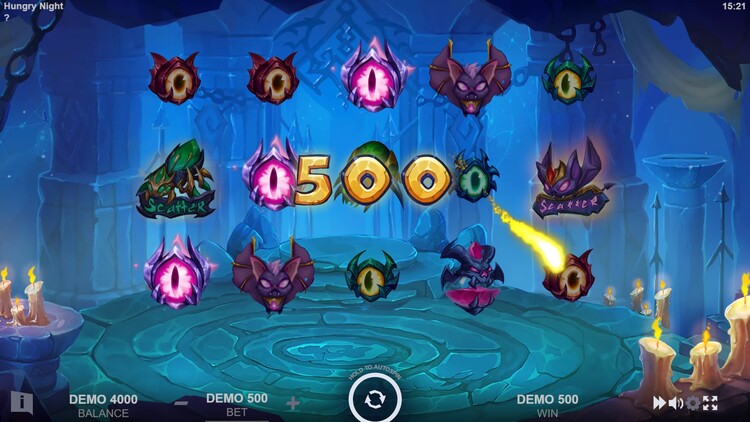Toggle fast-forward turbo spin mode
Image resolution: width=750 pixels, height=422 pixels.
pos(660,403)
